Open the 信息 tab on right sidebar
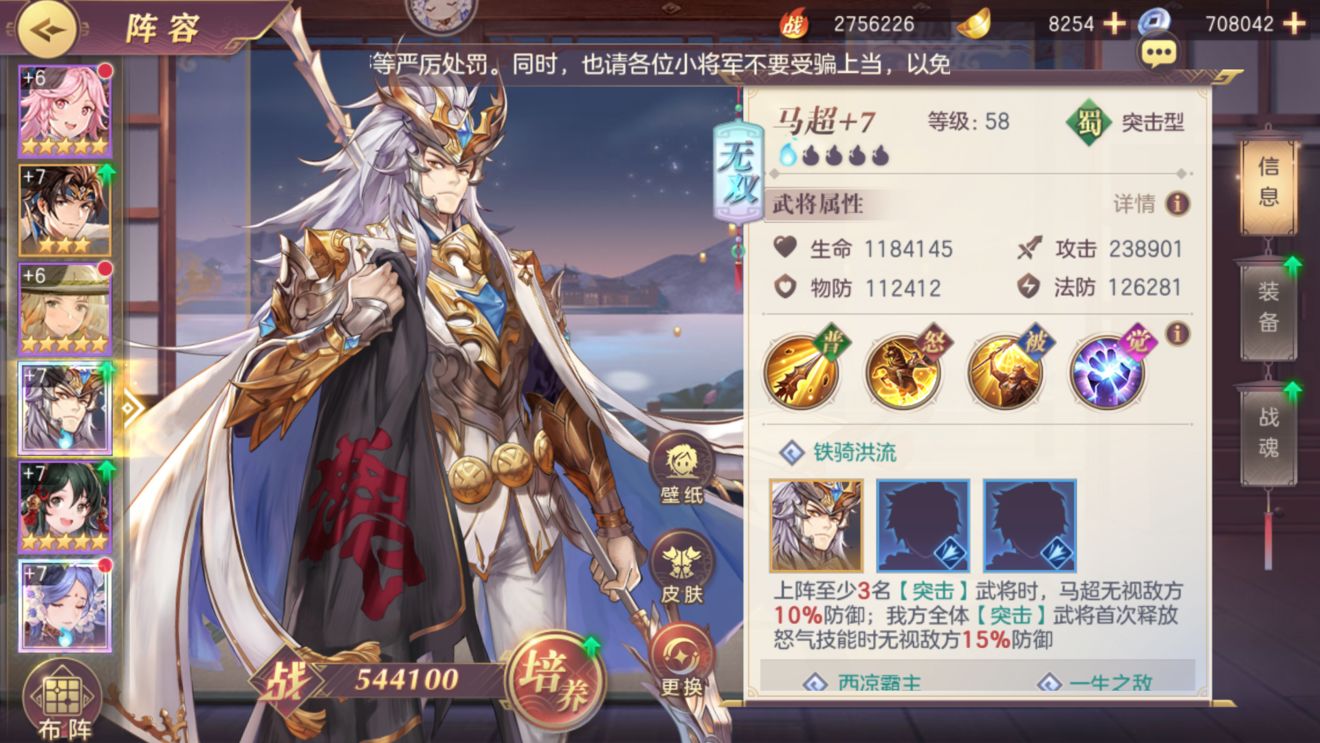The height and width of the screenshot is (743, 1320). (x=1267, y=186)
